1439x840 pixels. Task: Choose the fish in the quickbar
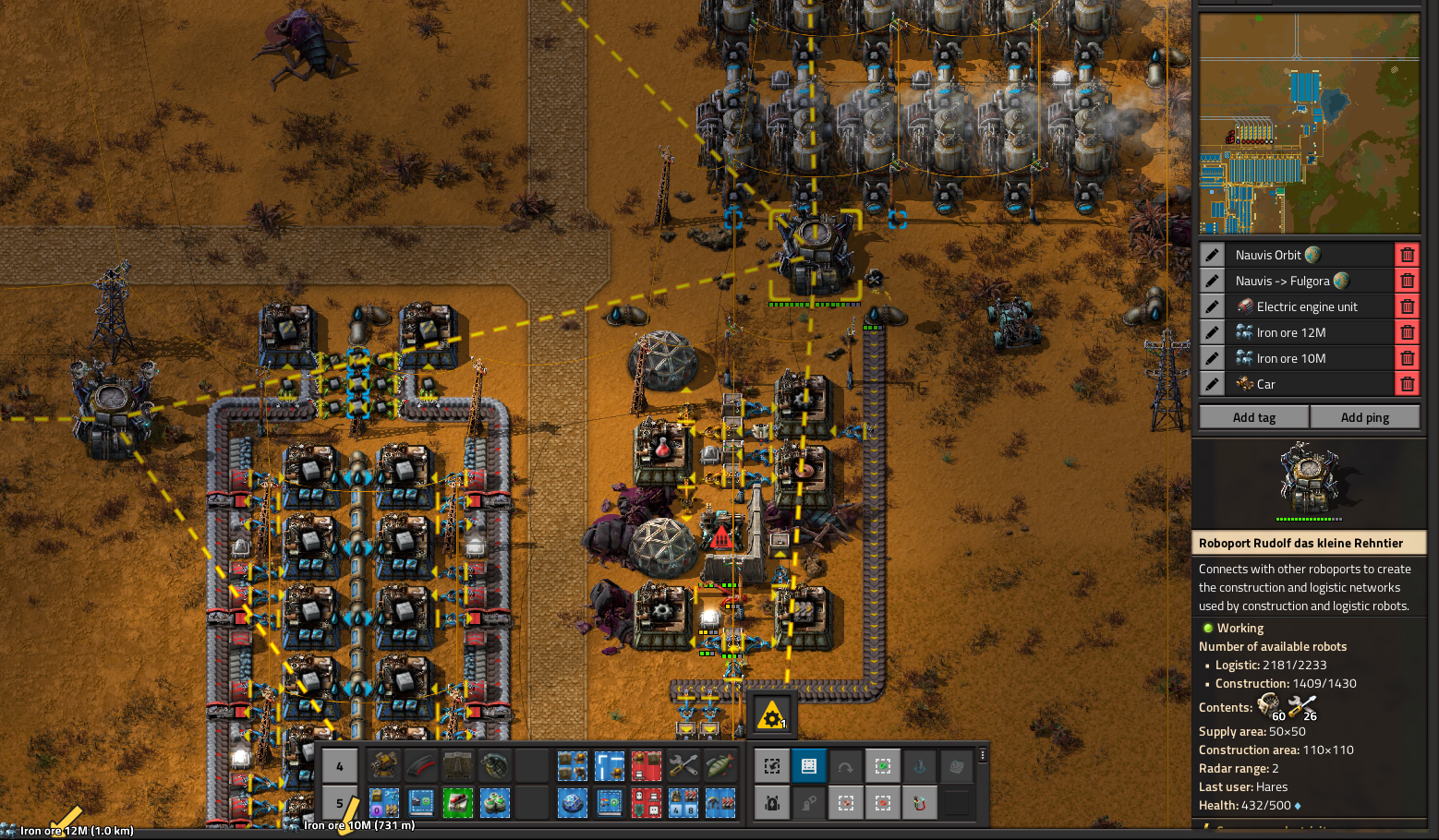720,765
